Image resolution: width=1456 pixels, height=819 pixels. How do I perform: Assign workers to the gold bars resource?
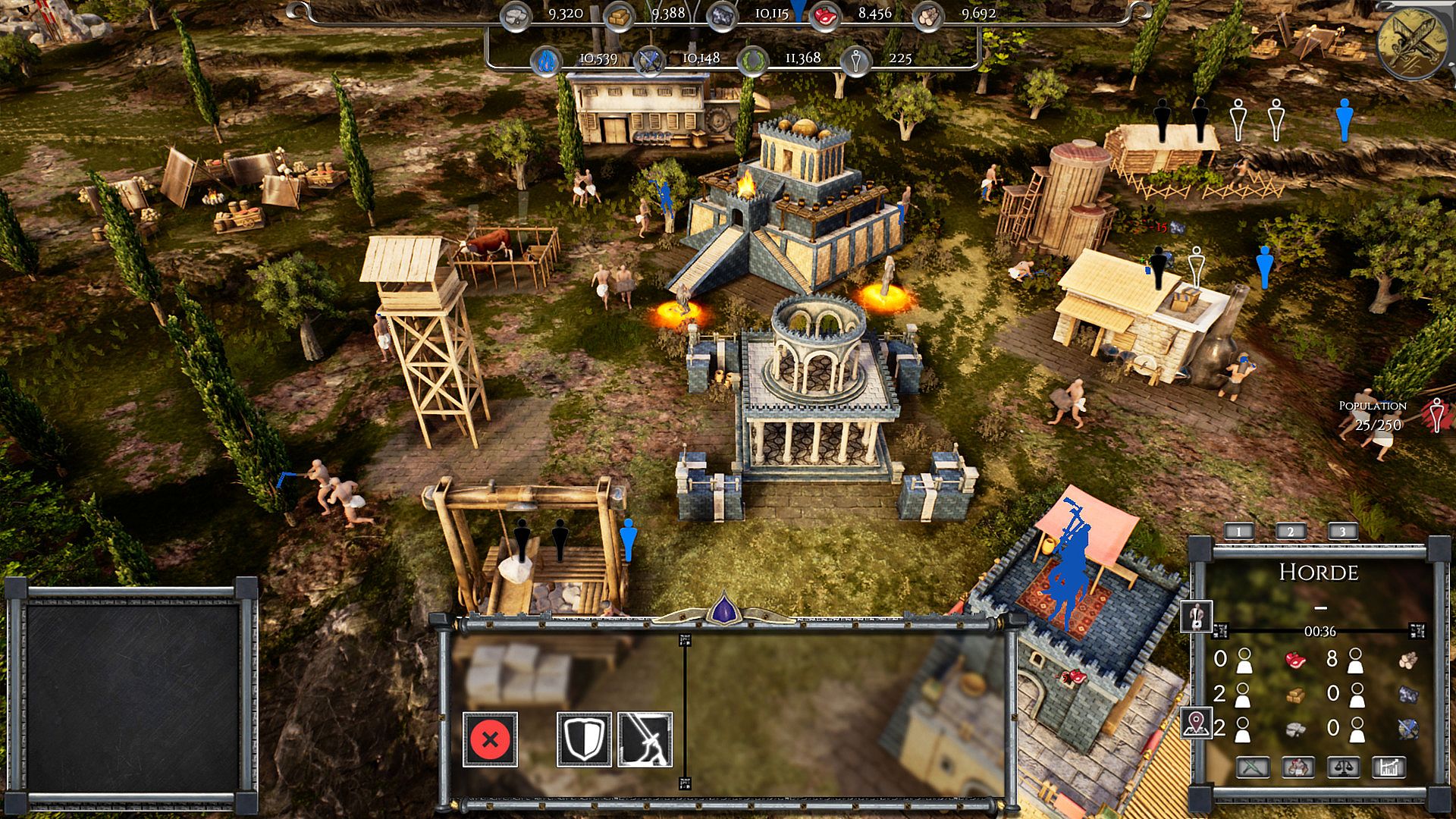coord(1296,695)
